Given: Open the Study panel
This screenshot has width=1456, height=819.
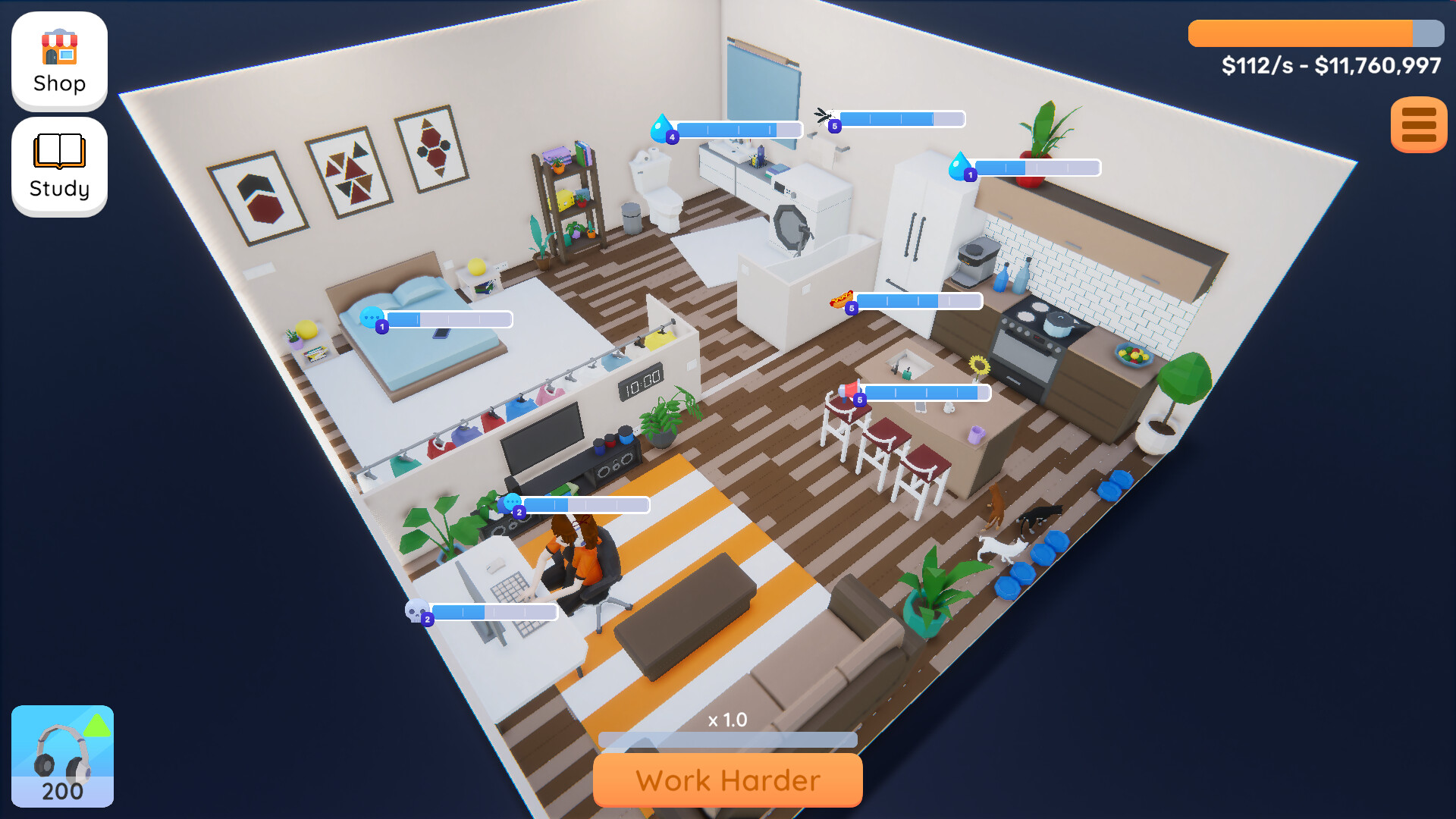Looking at the screenshot, I should tap(58, 165).
